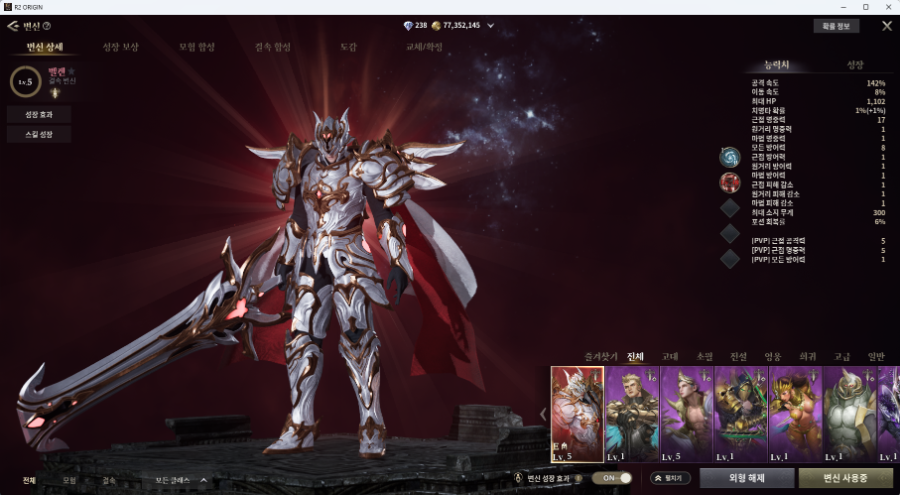The image size is (900, 495).
Task: Close the transformation screen with the X
Action: pos(886,26)
